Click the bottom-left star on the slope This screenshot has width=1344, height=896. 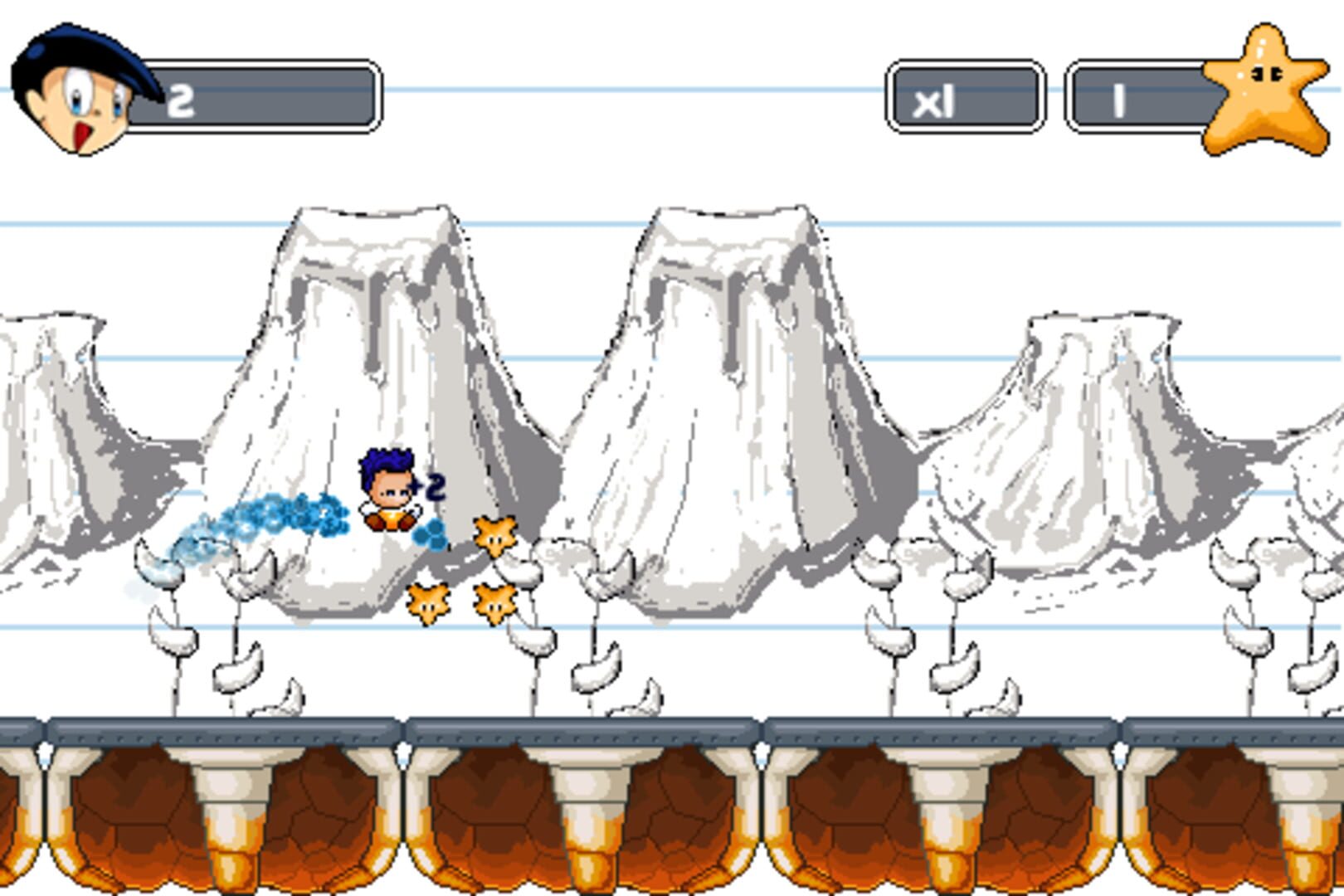pos(428,601)
